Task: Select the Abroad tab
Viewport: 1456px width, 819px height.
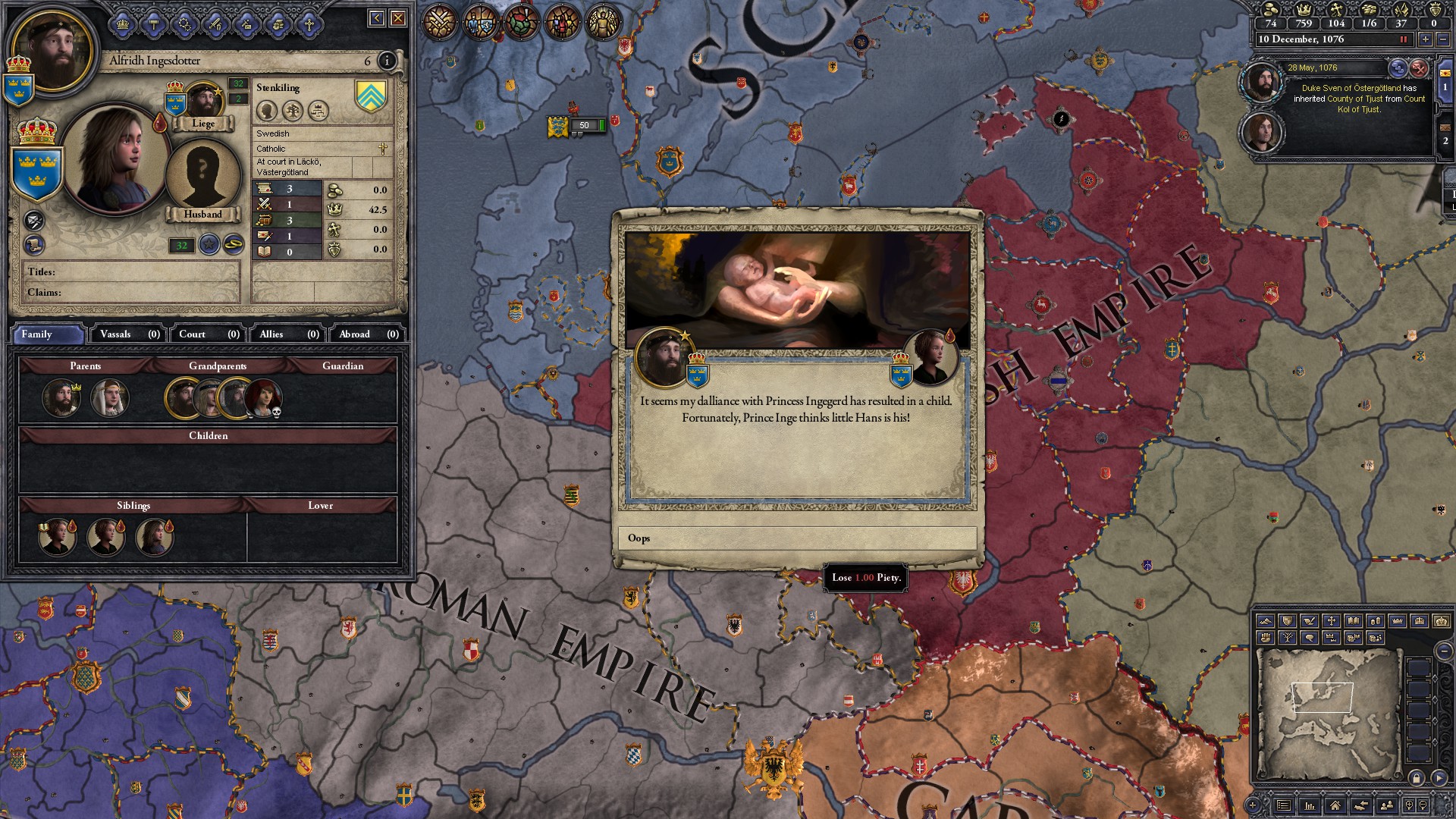Action: click(x=368, y=334)
